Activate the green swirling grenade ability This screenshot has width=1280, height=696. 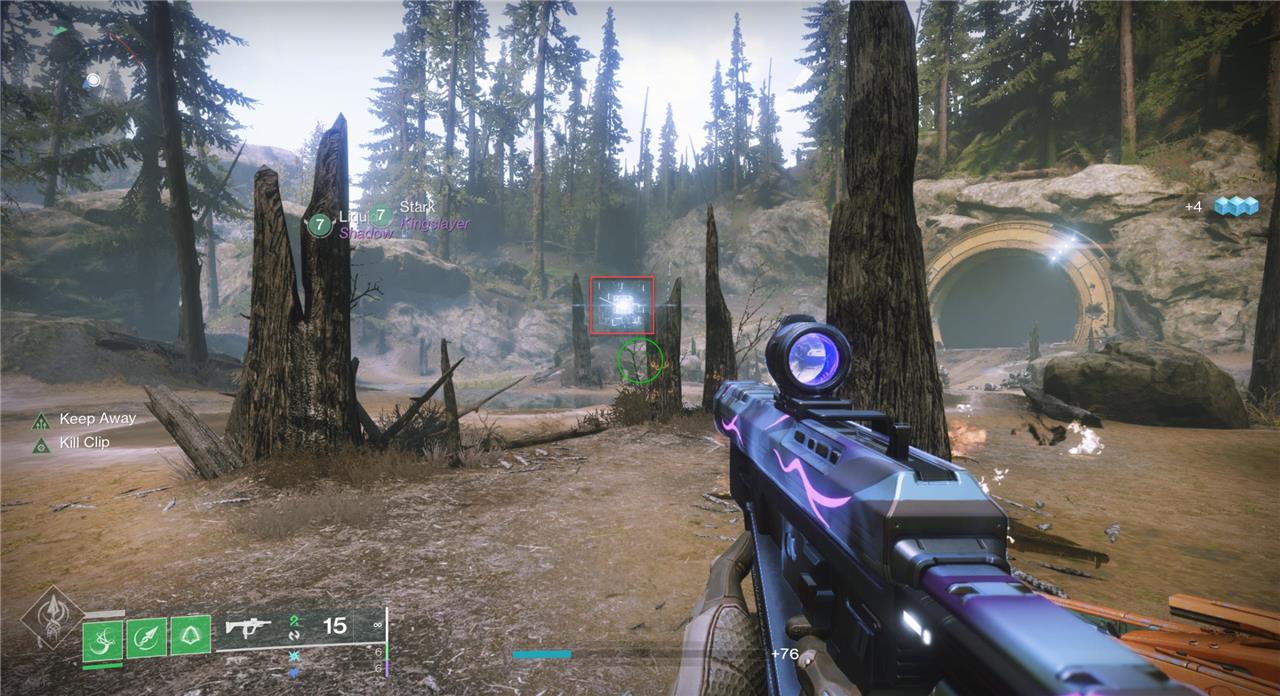click(102, 640)
